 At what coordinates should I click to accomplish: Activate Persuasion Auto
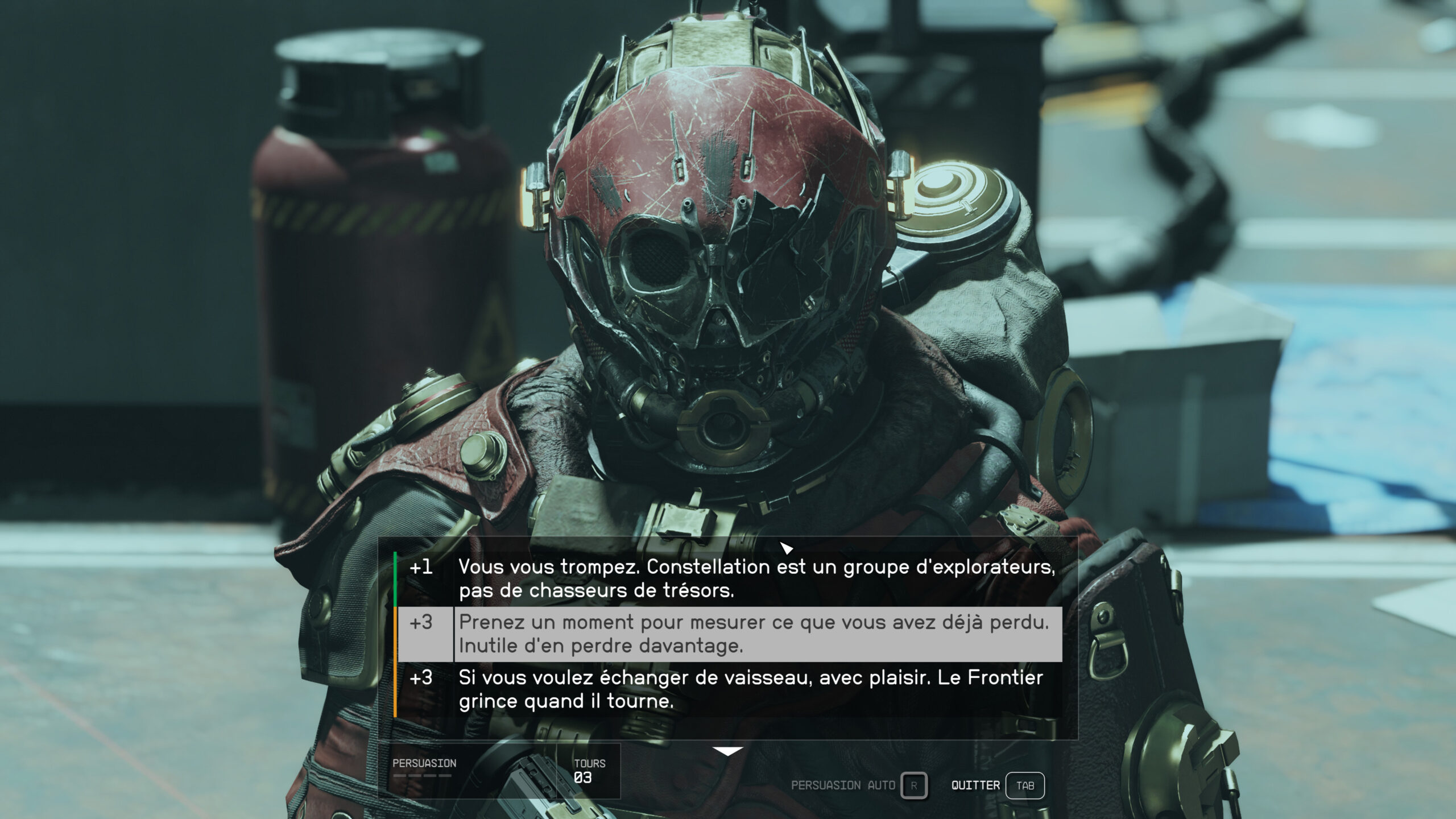(913, 785)
